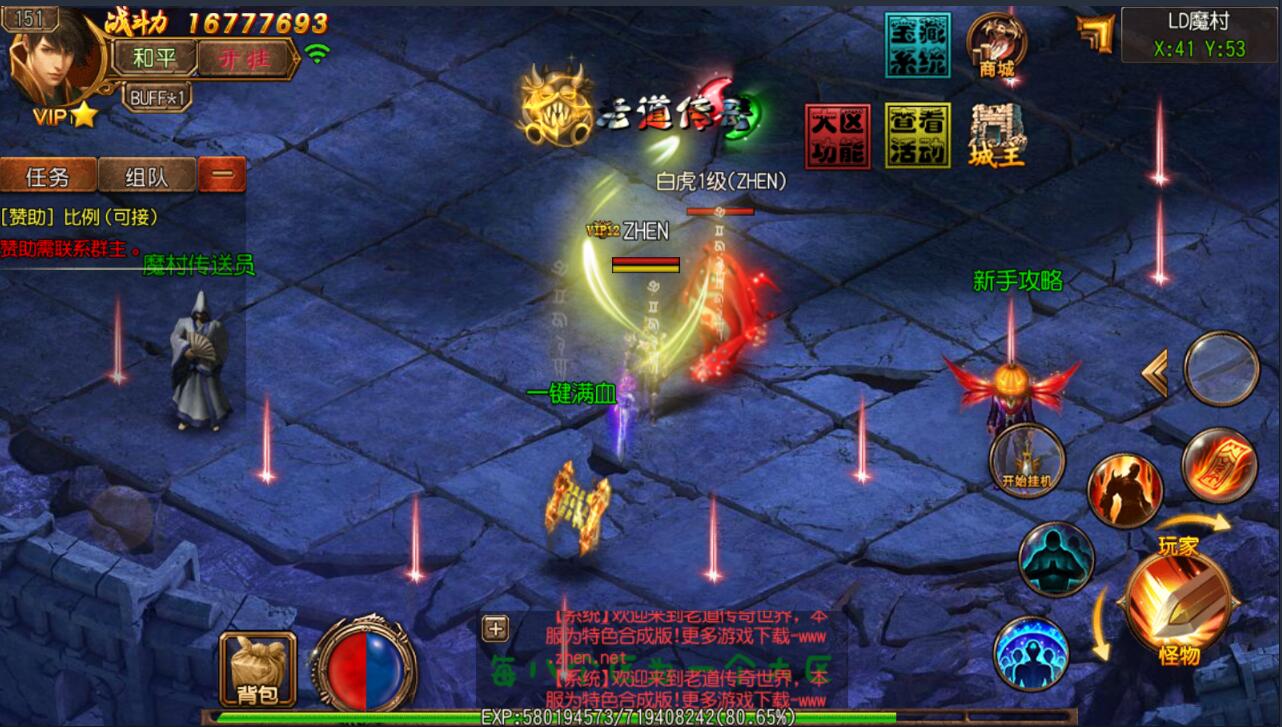The width and height of the screenshot is (1282, 727).
Task: Open the 城主 city lord panel
Action: (x=996, y=135)
